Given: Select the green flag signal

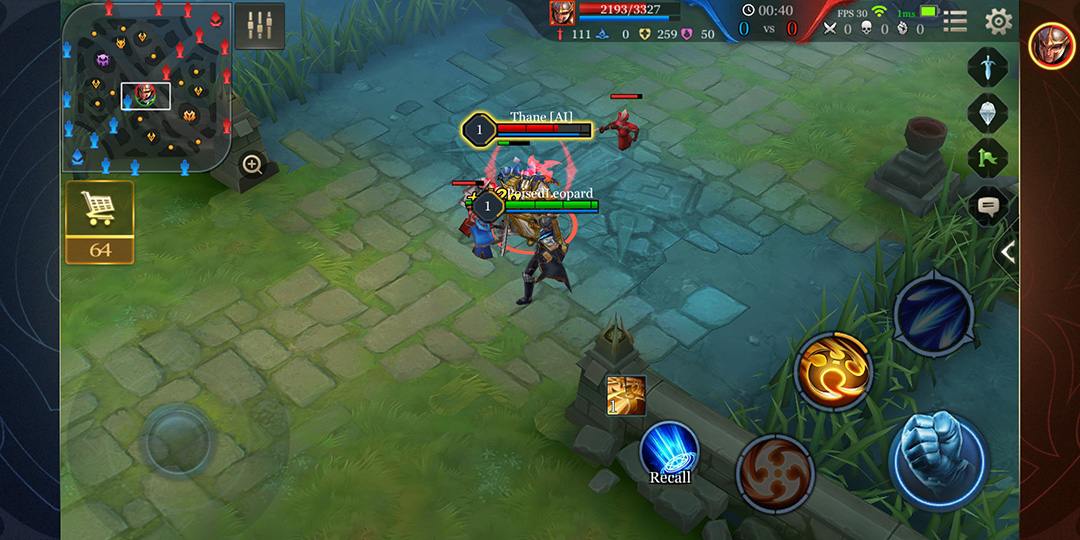Looking at the screenshot, I should pyautogui.click(x=987, y=158).
